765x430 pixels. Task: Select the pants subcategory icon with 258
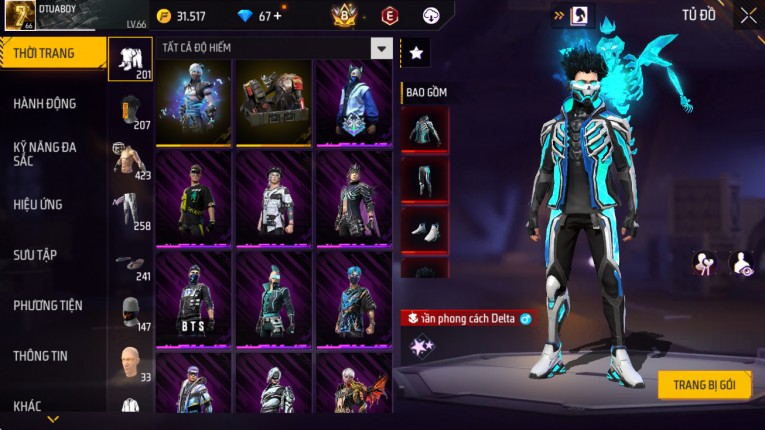pos(130,211)
